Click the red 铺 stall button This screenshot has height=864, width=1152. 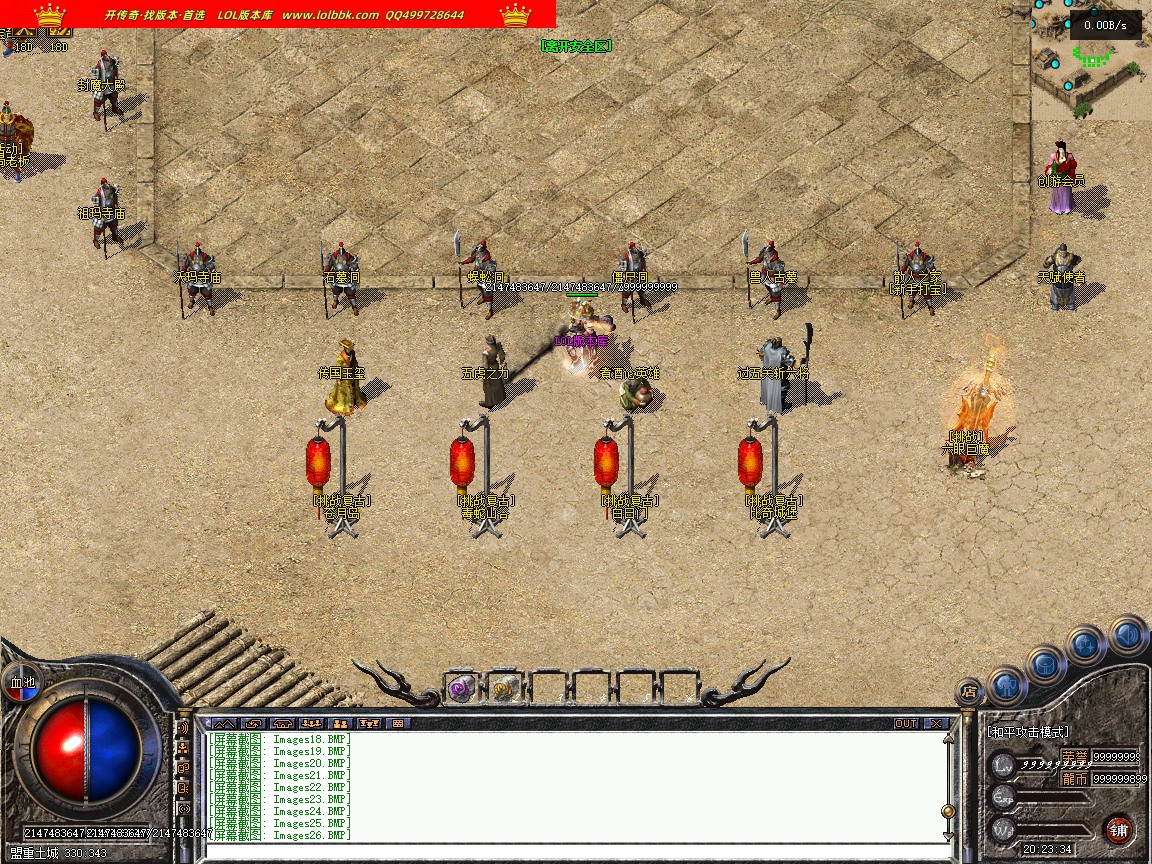point(1118,829)
